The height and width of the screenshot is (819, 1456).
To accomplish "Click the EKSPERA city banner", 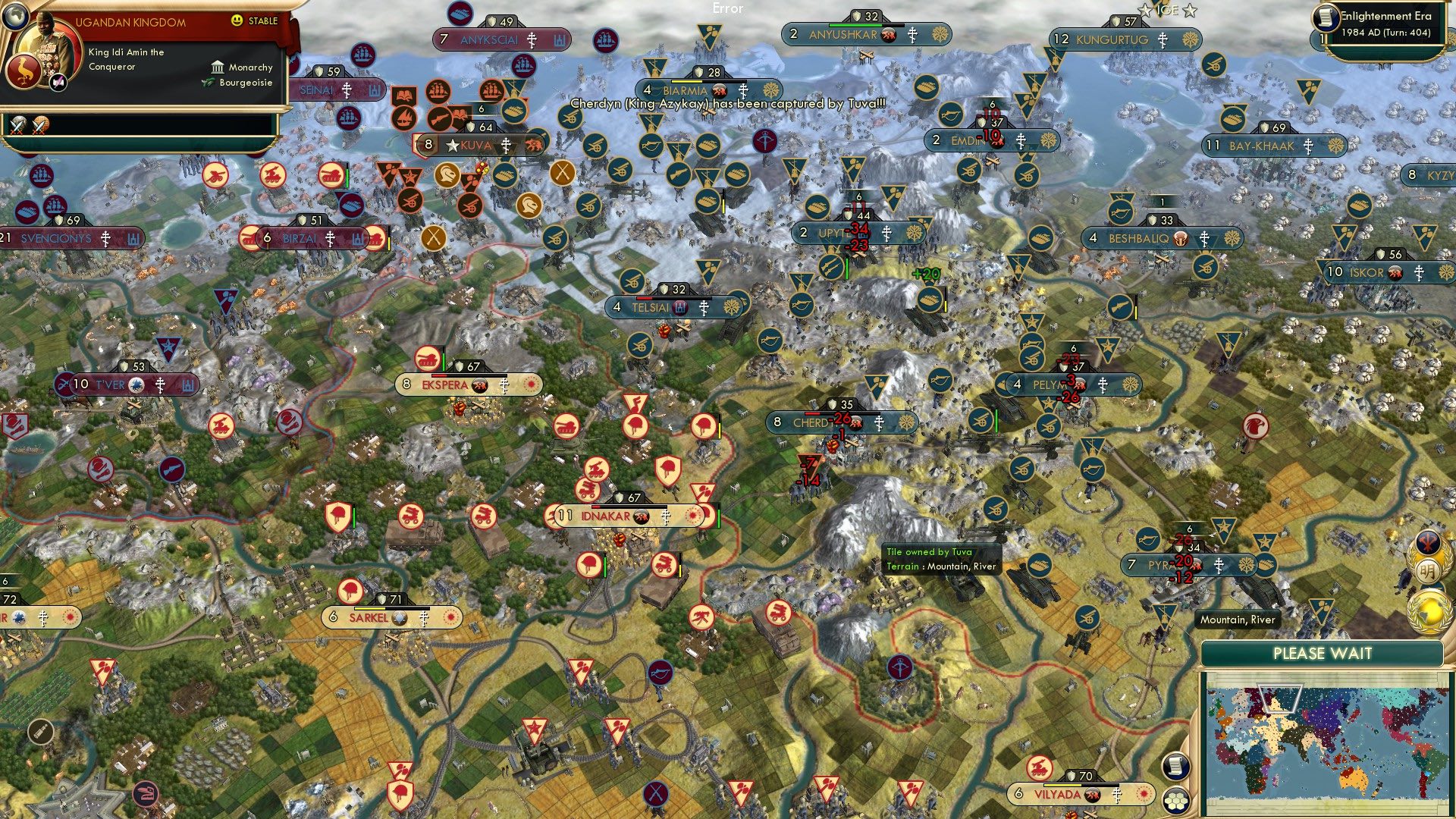I will click(444, 384).
